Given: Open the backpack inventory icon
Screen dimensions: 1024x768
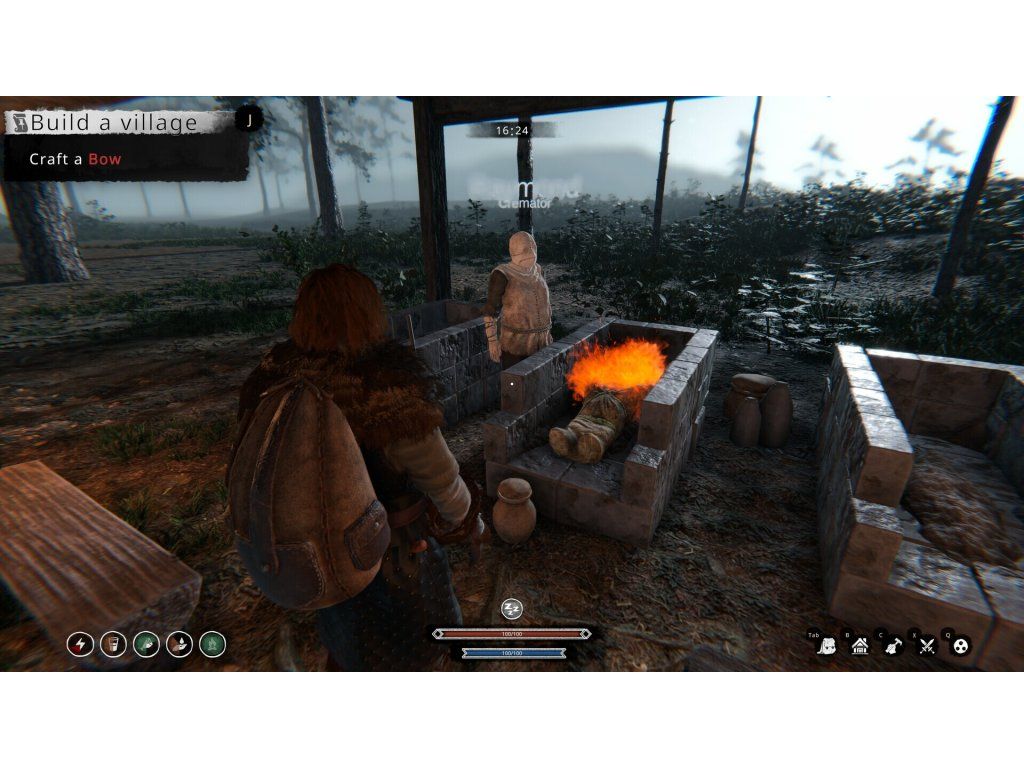Looking at the screenshot, I should (827, 646).
